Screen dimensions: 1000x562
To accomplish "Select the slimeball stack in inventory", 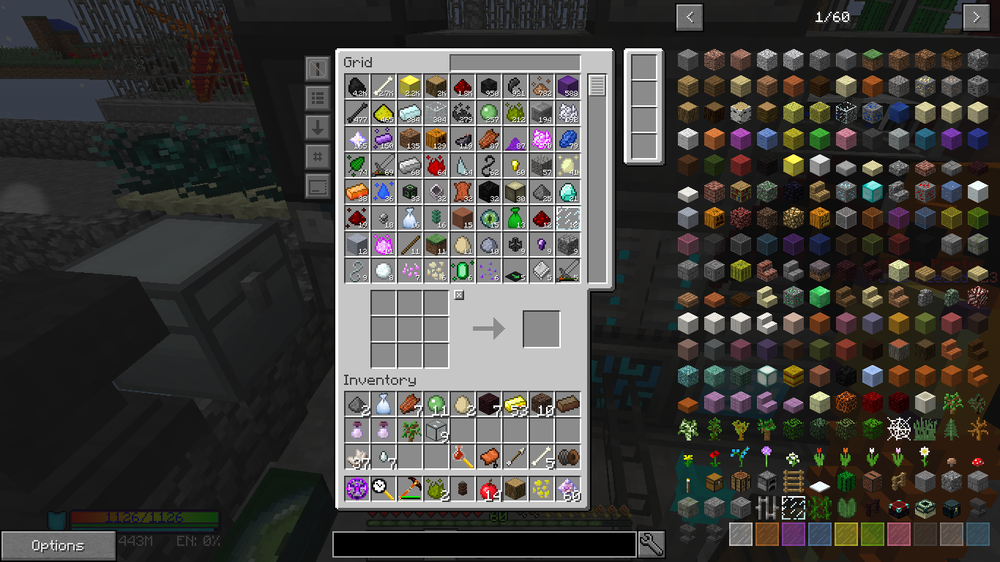I will click(x=437, y=404).
